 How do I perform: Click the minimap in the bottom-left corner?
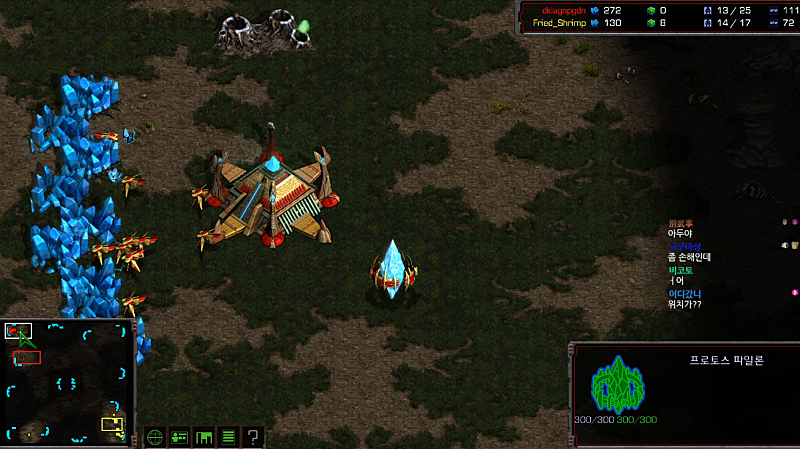pos(67,381)
